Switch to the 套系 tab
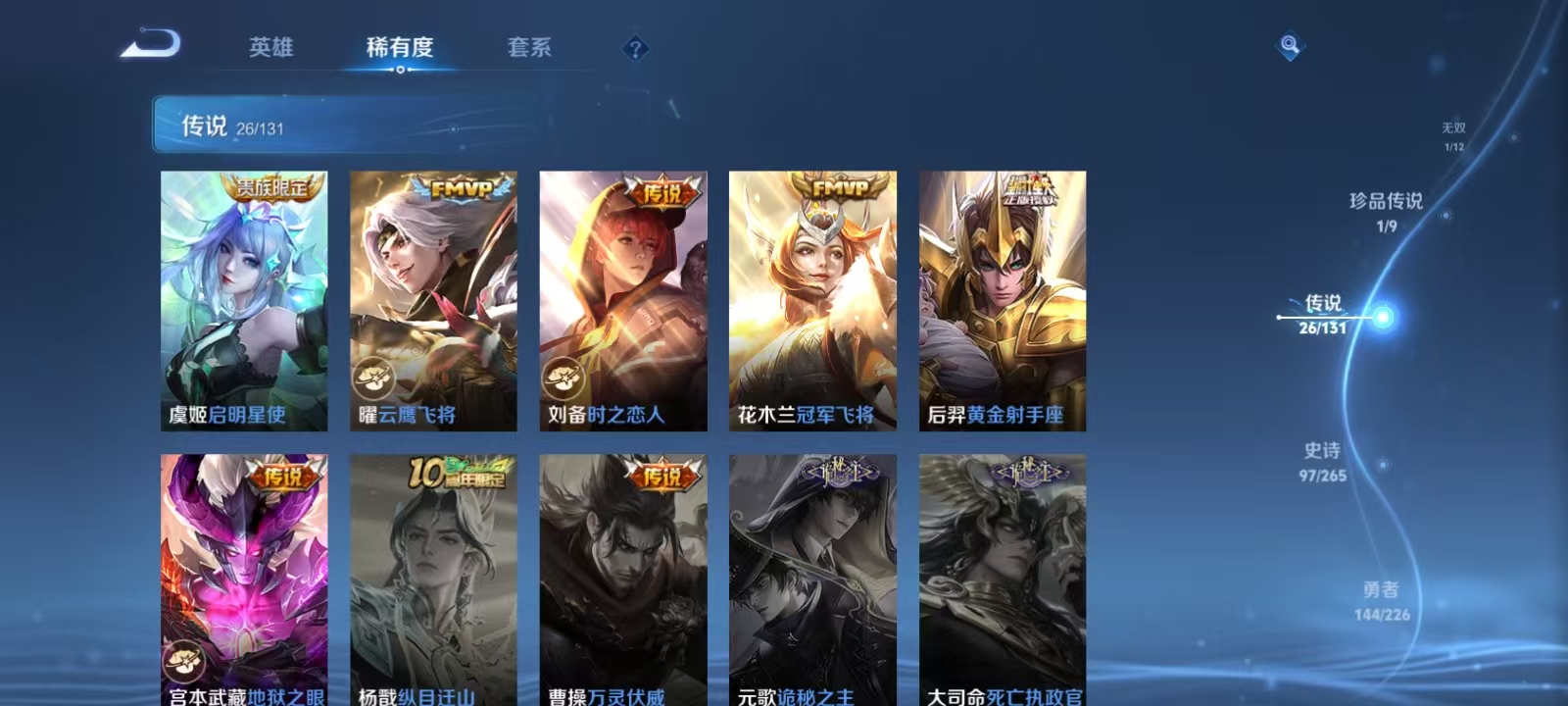This screenshot has height=706, width=1568. (527, 47)
